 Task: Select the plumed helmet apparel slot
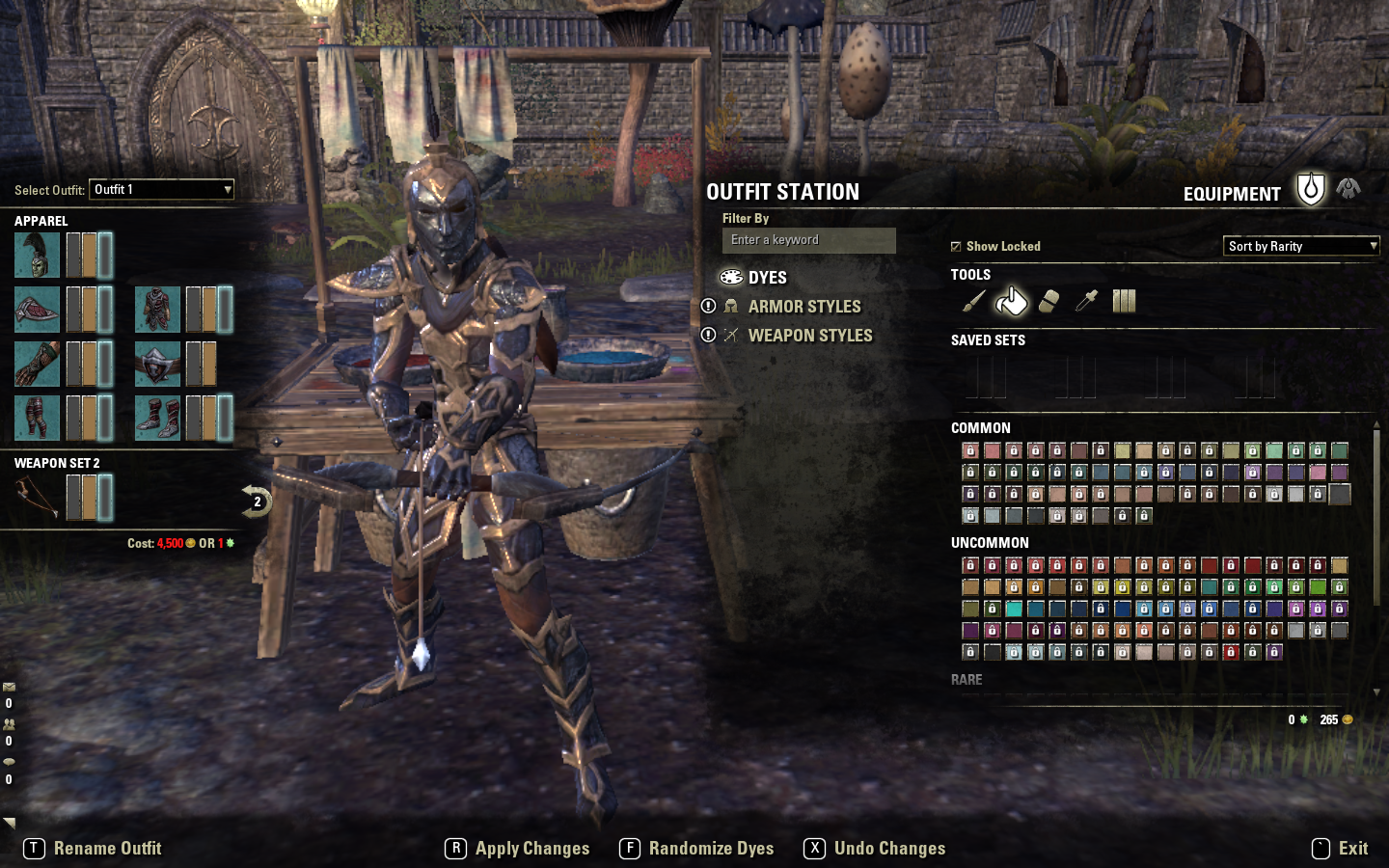38,255
